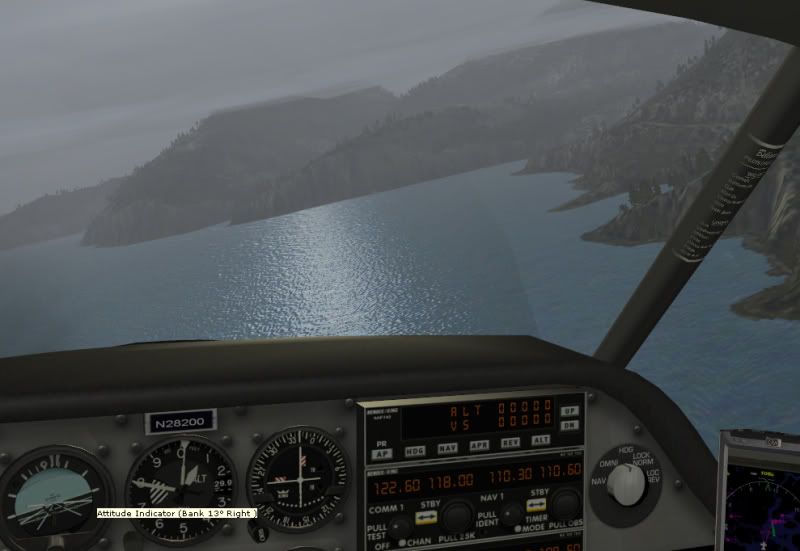Activate autopilot HDG heading mode
The width and height of the screenshot is (800, 551).
coord(415,450)
